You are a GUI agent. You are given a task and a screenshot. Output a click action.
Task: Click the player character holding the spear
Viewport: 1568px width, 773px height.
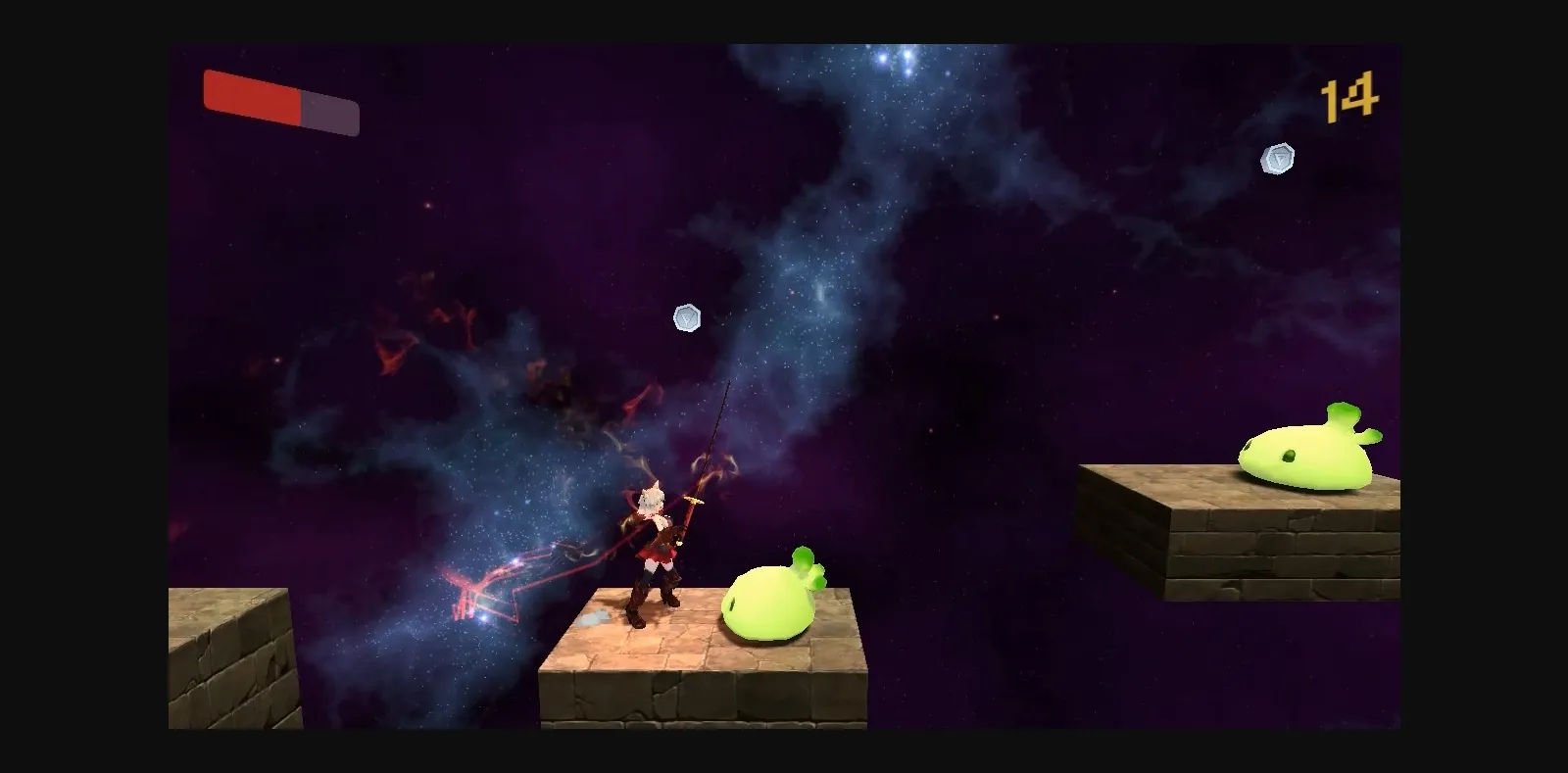coord(659,549)
